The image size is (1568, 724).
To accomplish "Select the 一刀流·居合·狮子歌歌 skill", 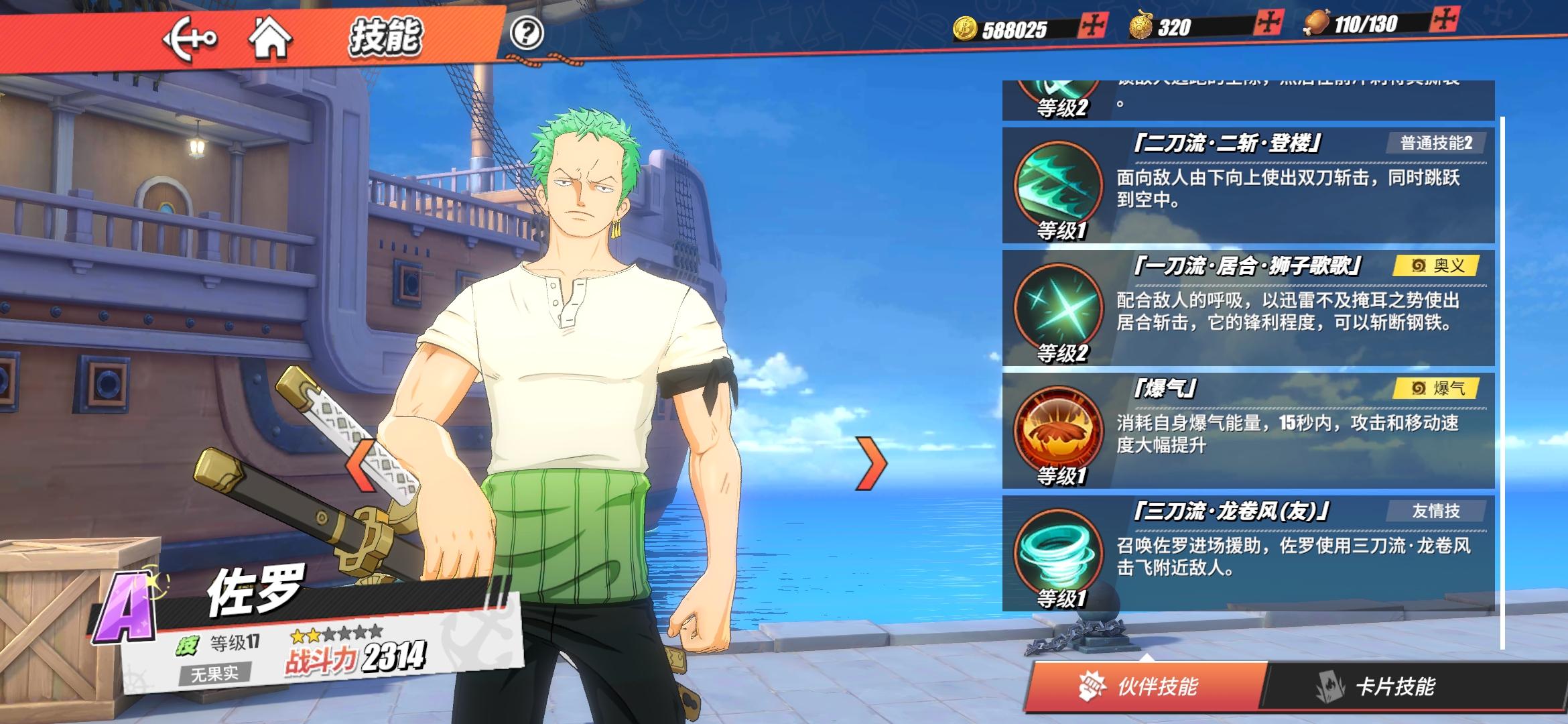I will point(1248,308).
